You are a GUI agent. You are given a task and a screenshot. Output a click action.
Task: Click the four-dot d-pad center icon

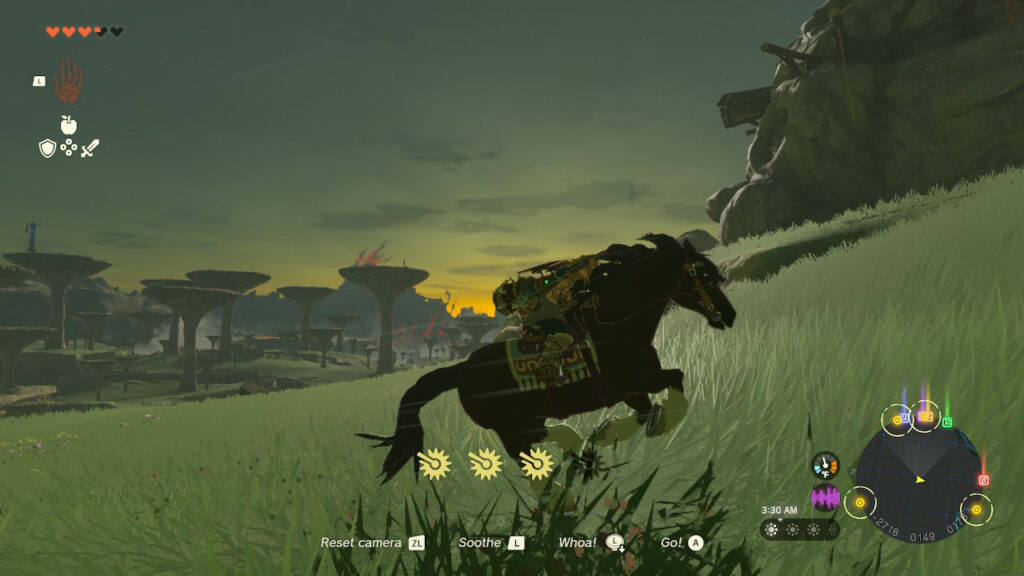point(68,148)
